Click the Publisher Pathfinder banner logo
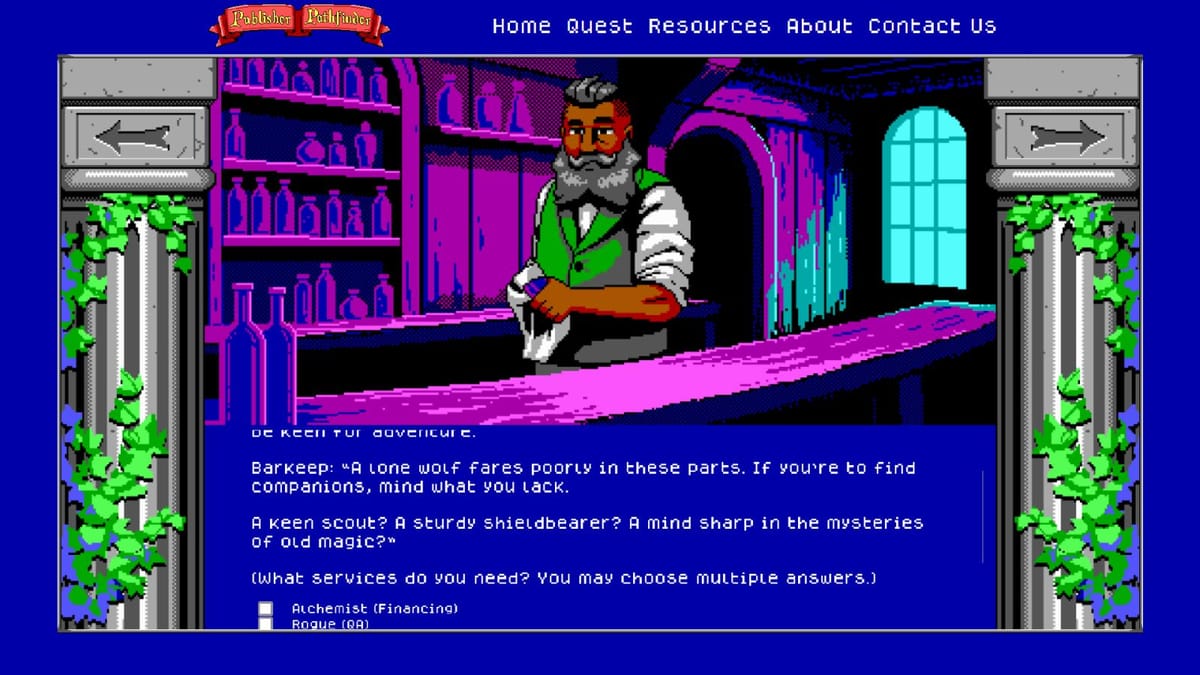The width and height of the screenshot is (1200, 675). 299,24
